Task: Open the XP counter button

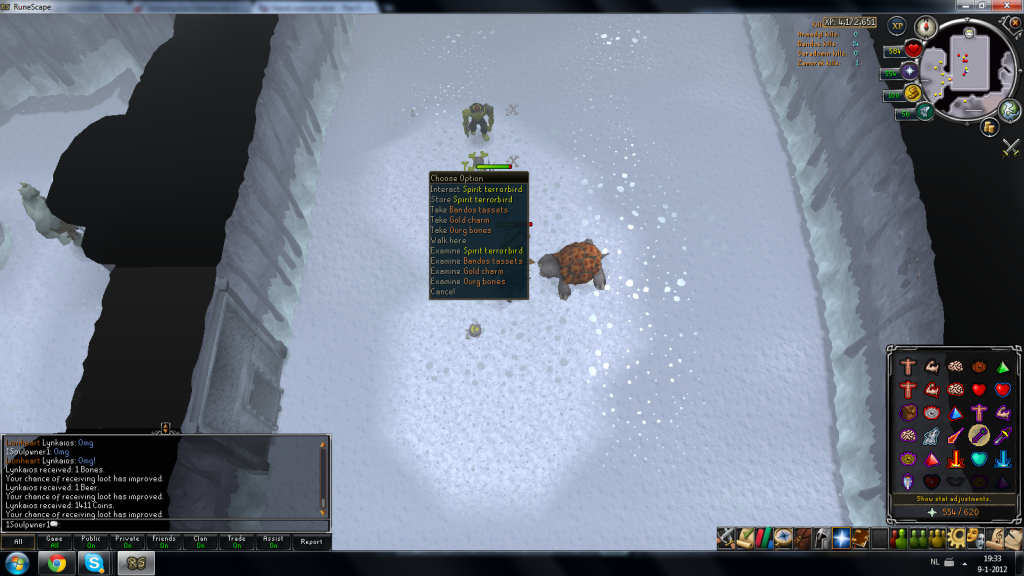Action: [897, 27]
